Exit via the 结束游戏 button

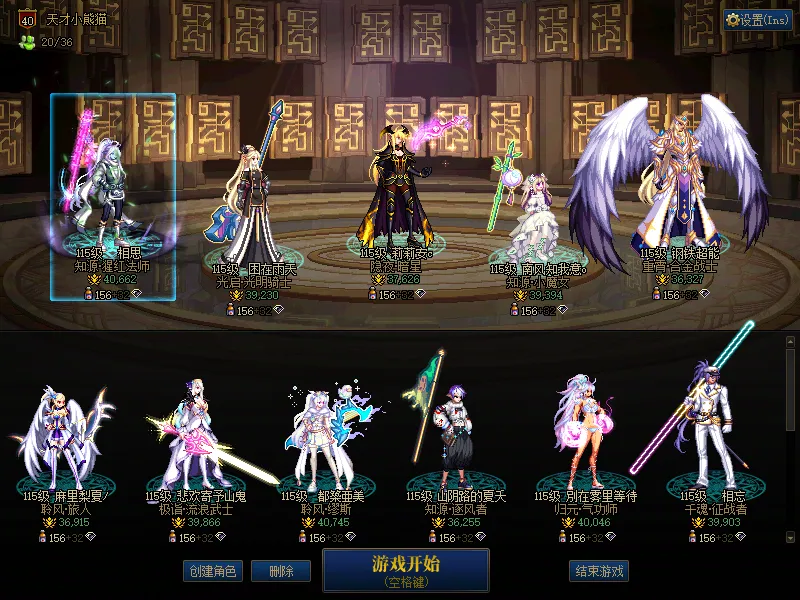pos(599,571)
